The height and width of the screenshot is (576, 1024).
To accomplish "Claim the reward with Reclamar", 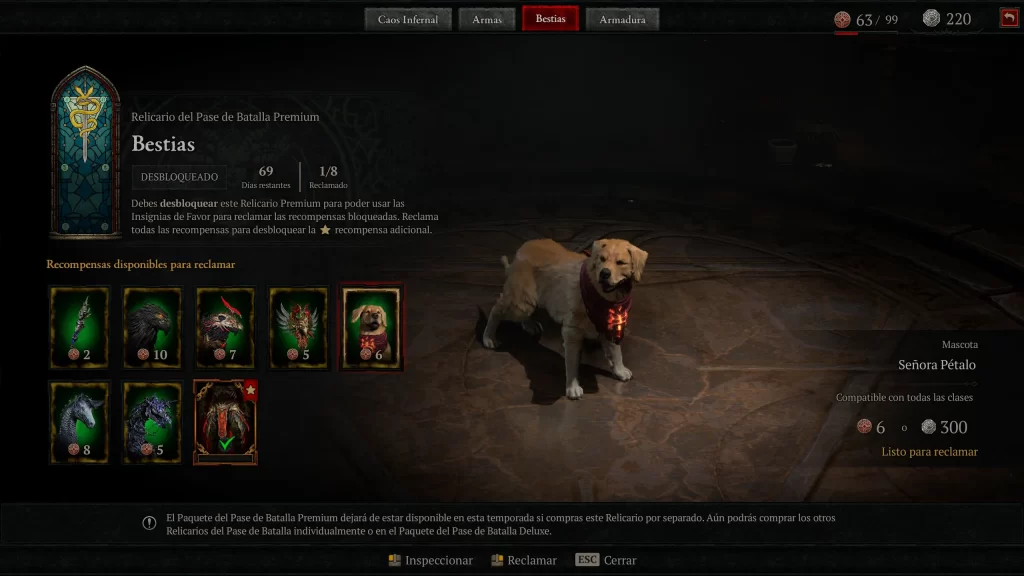I will [524, 560].
